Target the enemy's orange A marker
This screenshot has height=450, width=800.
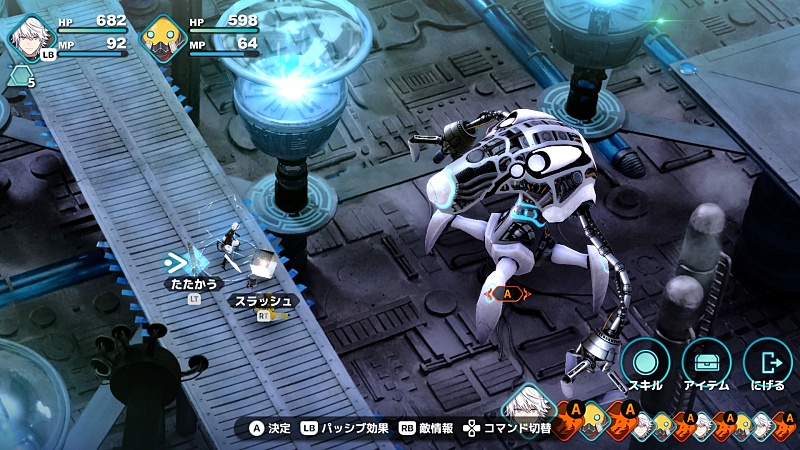[x=508, y=294]
